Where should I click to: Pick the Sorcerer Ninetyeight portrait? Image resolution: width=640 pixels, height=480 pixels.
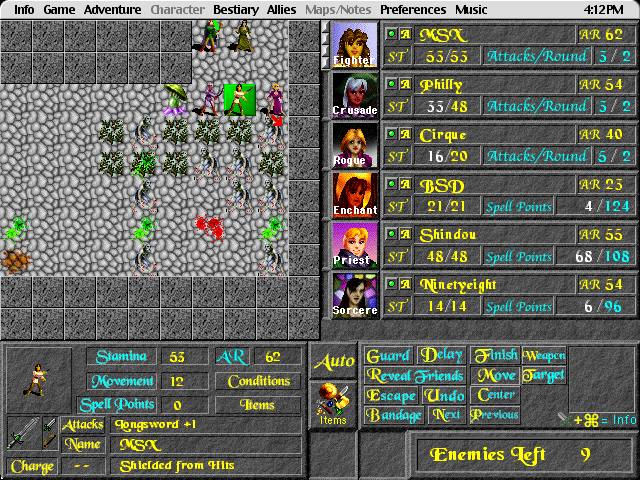coord(355,295)
